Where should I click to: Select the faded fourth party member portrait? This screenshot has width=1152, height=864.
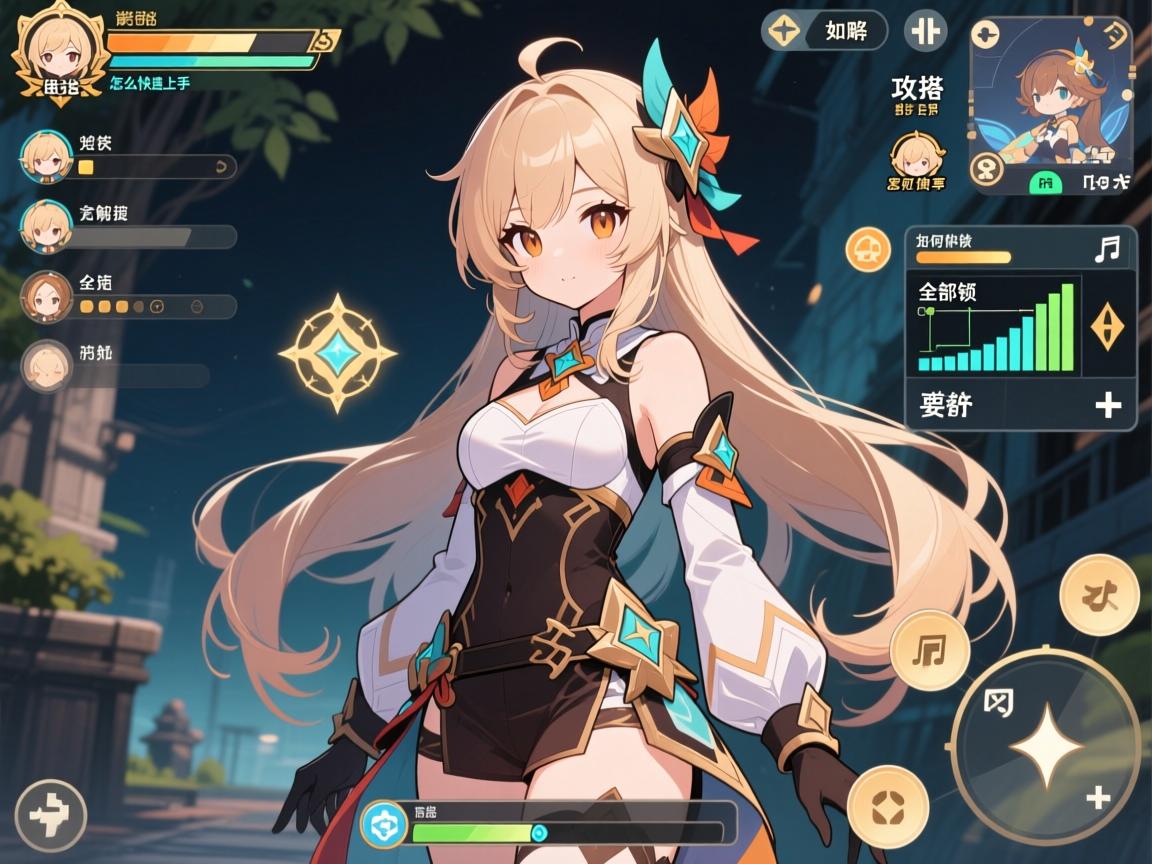point(45,365)
